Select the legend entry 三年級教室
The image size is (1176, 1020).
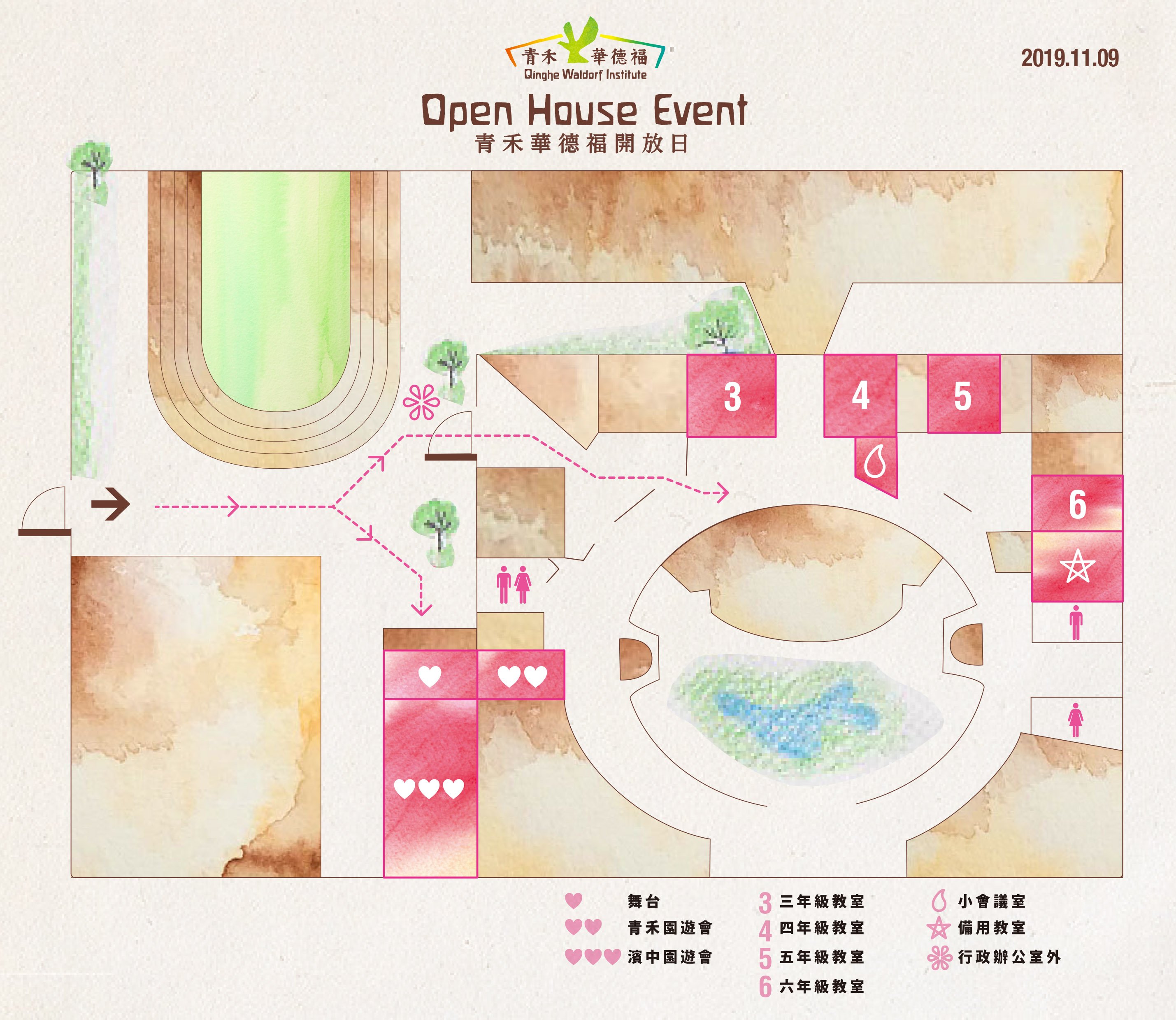[821, 902]
